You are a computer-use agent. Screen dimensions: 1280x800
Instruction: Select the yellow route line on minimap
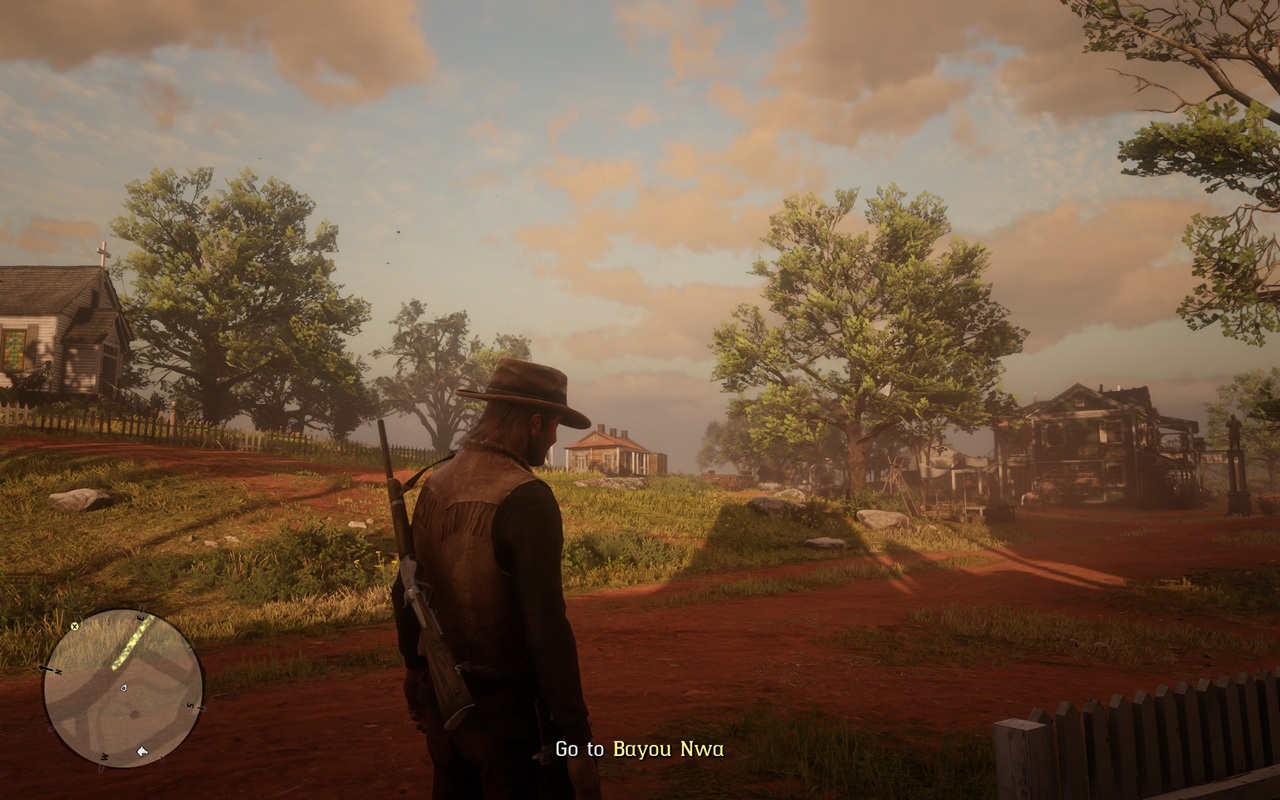click(x=131, y=644)
